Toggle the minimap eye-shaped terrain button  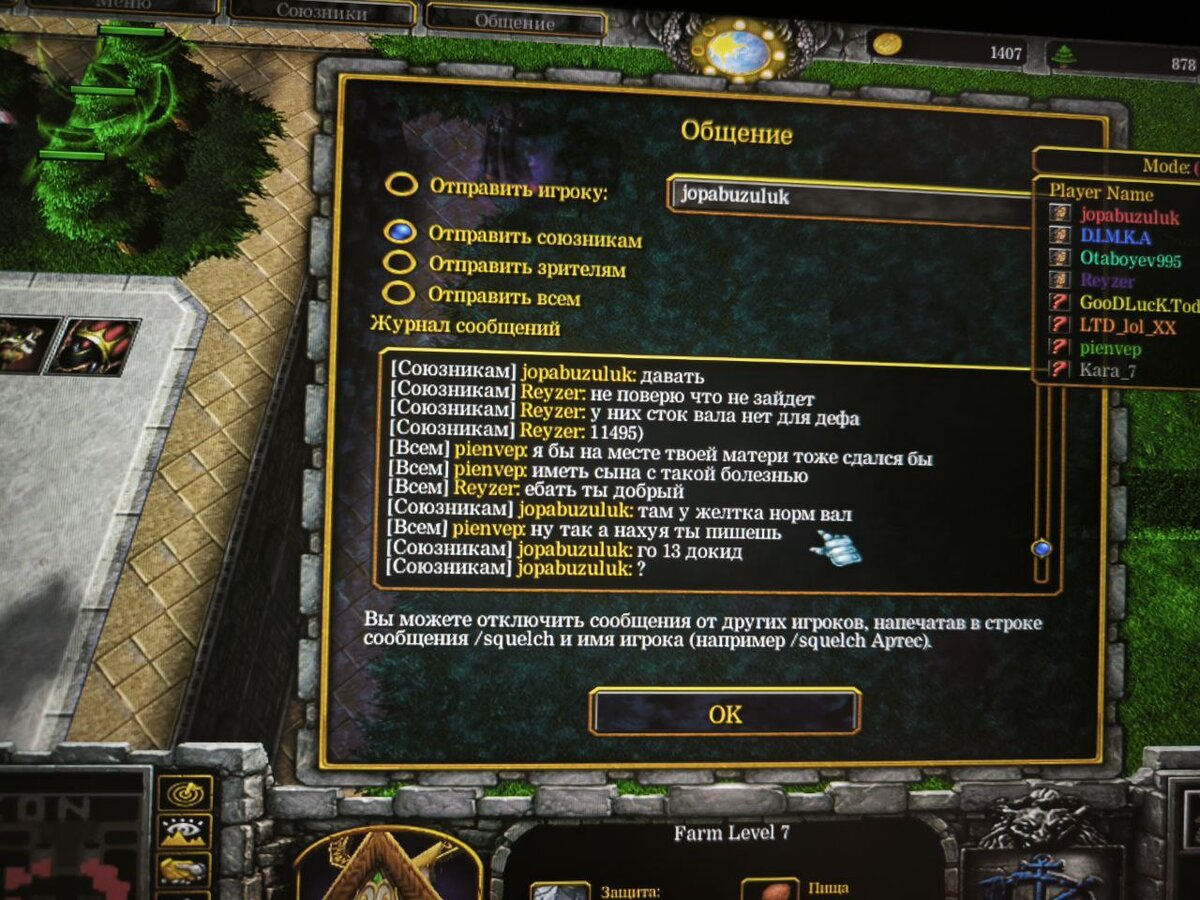(185, 832)
